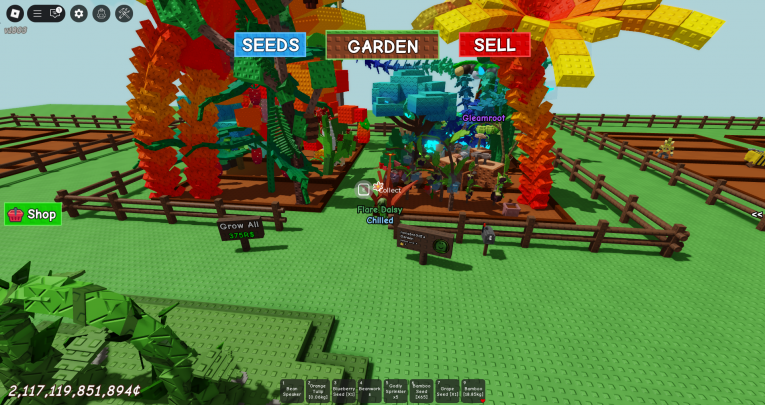The width and height of the screenshot is (765, 405).
Task: Go to GARDEN using the brown button
Action: coord(382,46)
